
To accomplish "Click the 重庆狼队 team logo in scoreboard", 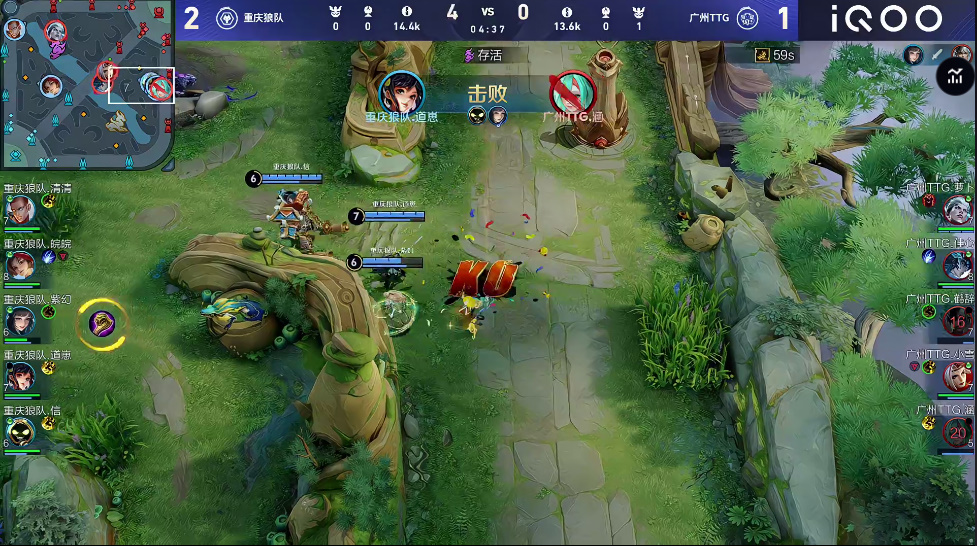I will point(226,18).
